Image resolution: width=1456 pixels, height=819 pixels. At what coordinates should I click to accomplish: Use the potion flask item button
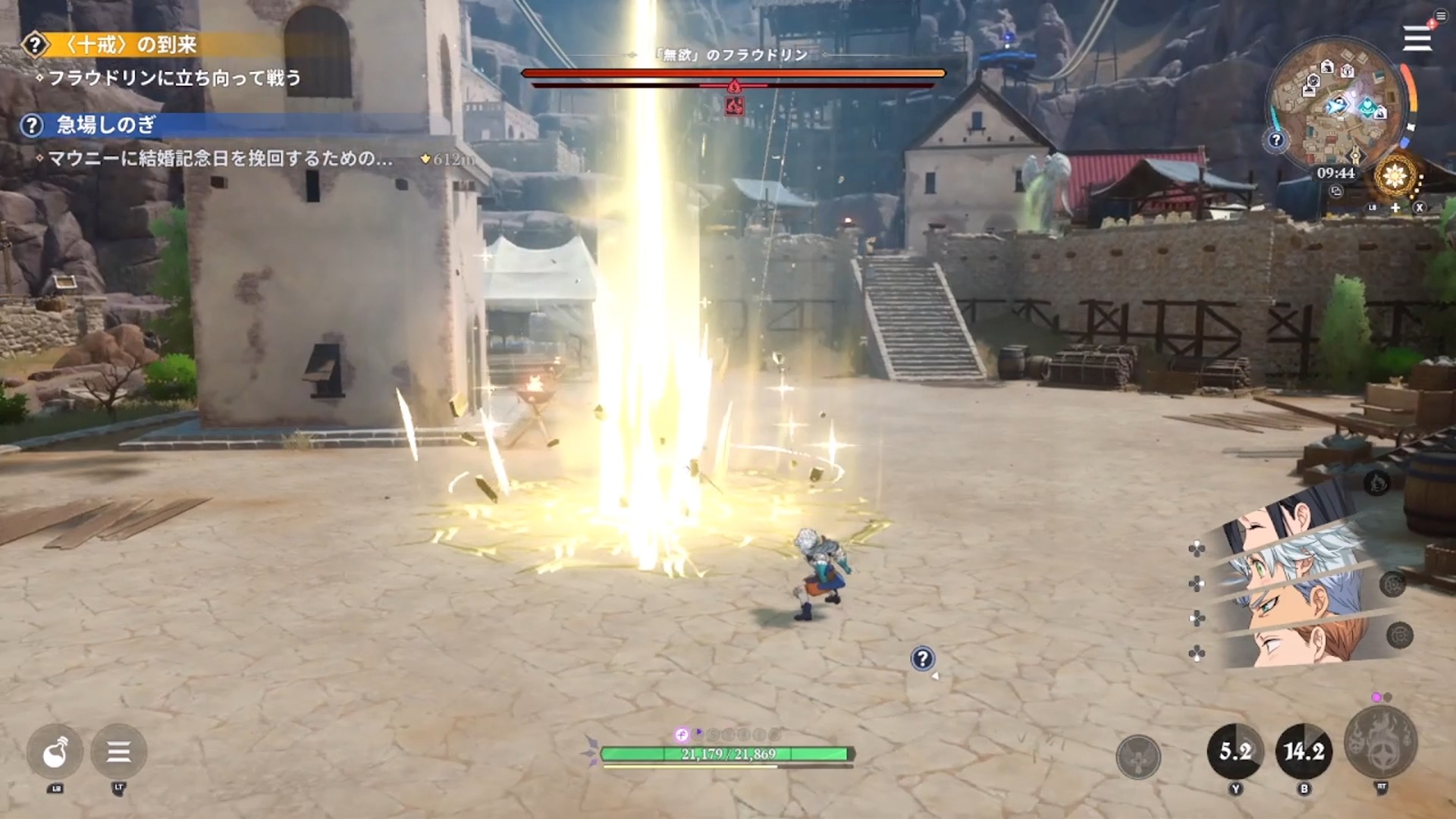click(x=55, y=752)
